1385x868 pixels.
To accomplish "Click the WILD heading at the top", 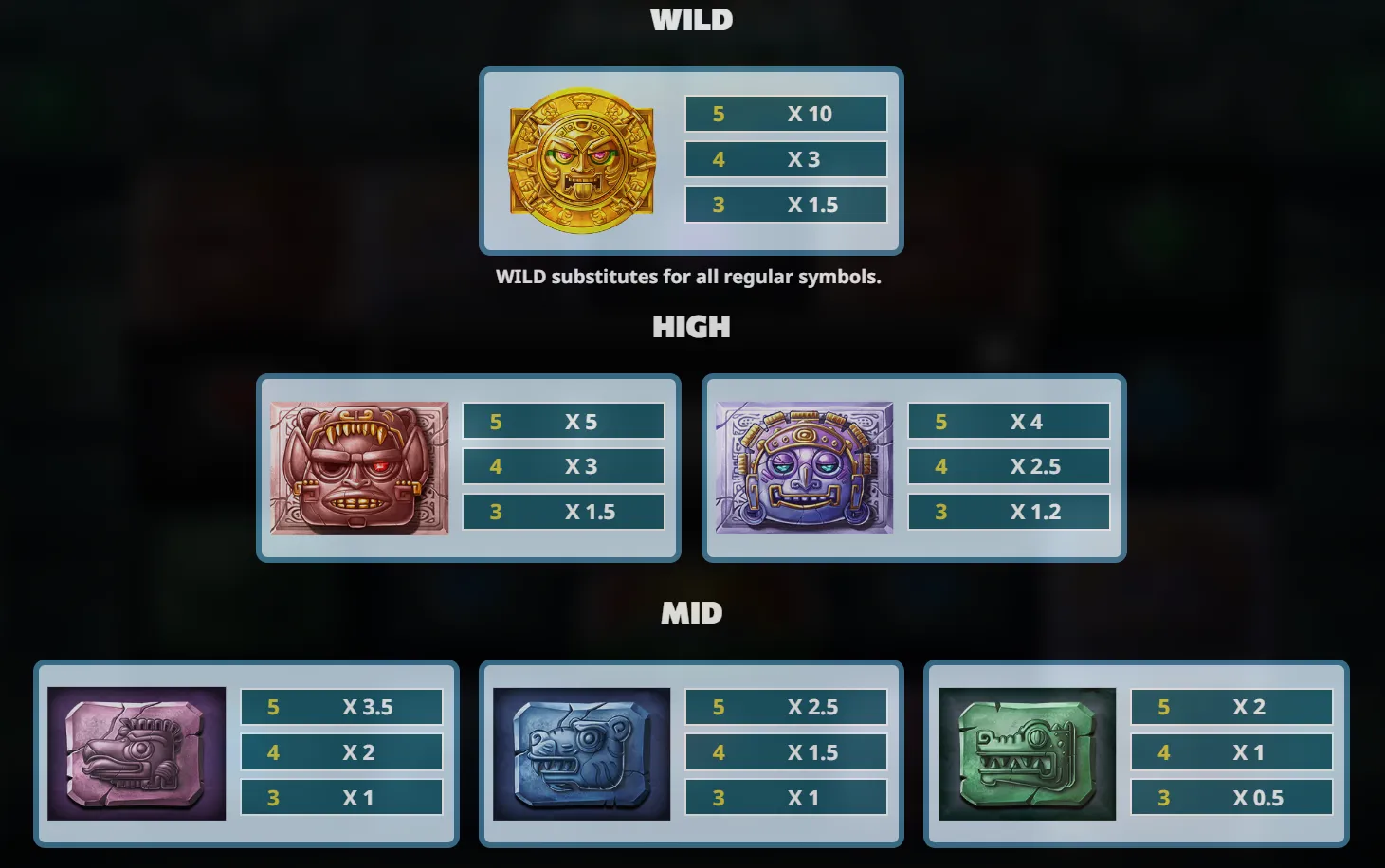I will (691, 20).
